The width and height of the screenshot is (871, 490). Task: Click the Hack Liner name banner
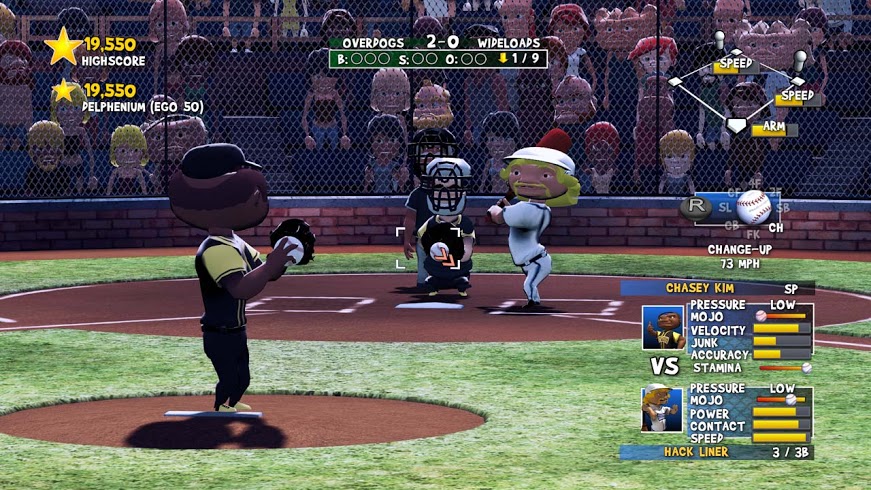click(x=716, y=452)
